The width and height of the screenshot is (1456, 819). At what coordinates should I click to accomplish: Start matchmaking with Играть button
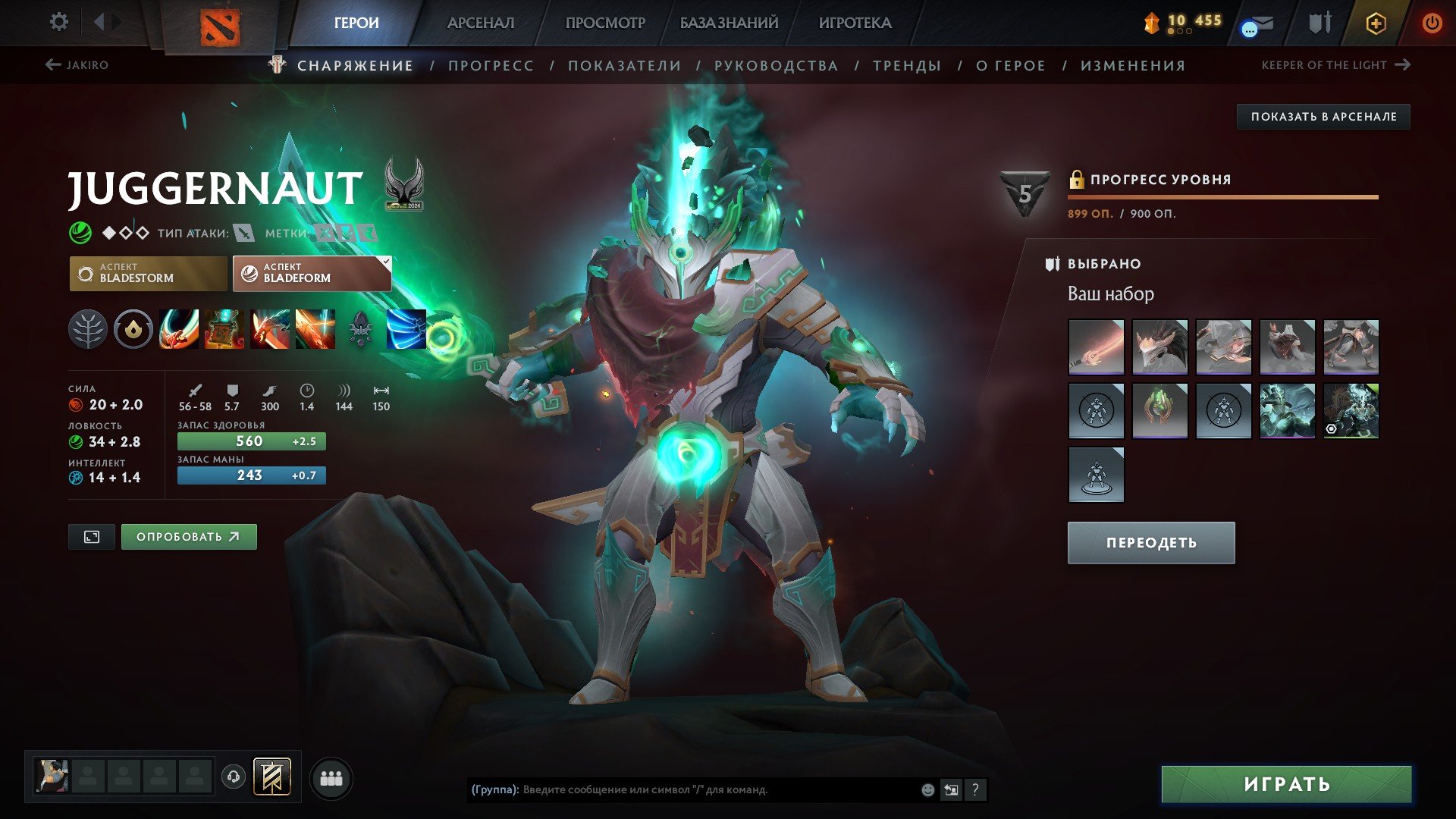pyautogui.click(x=1286, y=784)
